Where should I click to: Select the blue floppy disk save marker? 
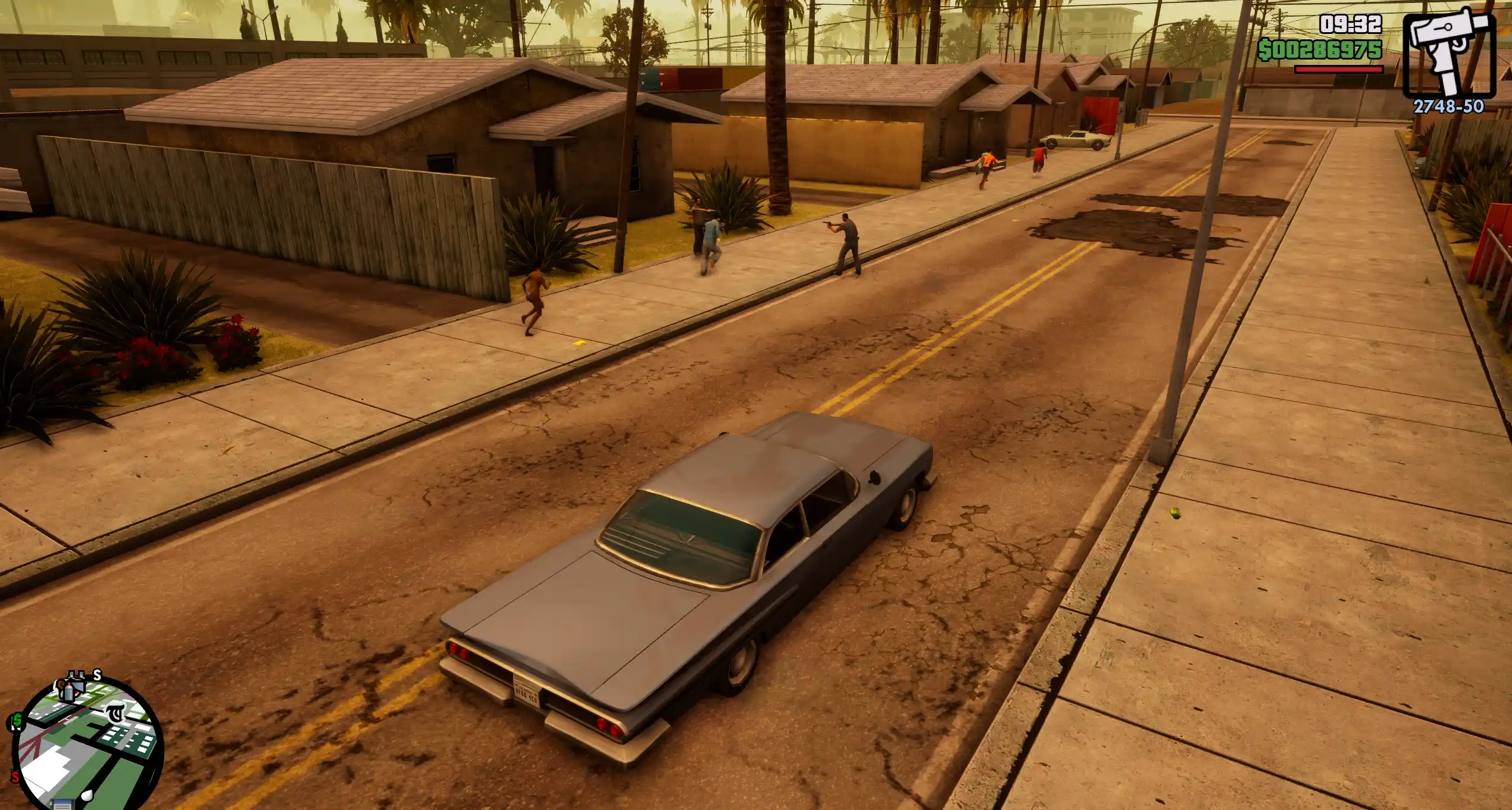coord(61,805)
